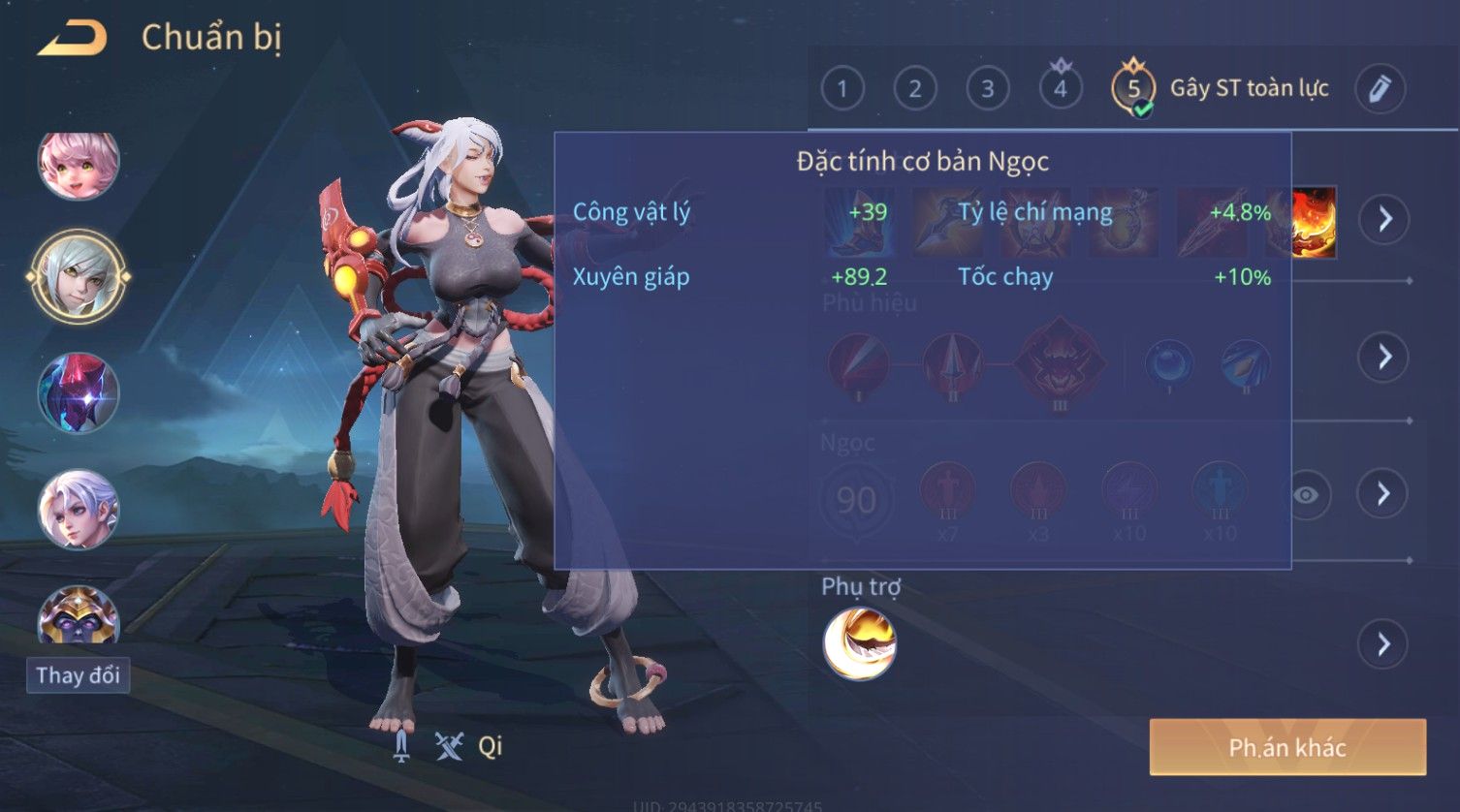The width and height of the screenshot is (1460, 812).
Task: Select loadout preset number 2
Action: pyautogui.click(x=914, y=89)
